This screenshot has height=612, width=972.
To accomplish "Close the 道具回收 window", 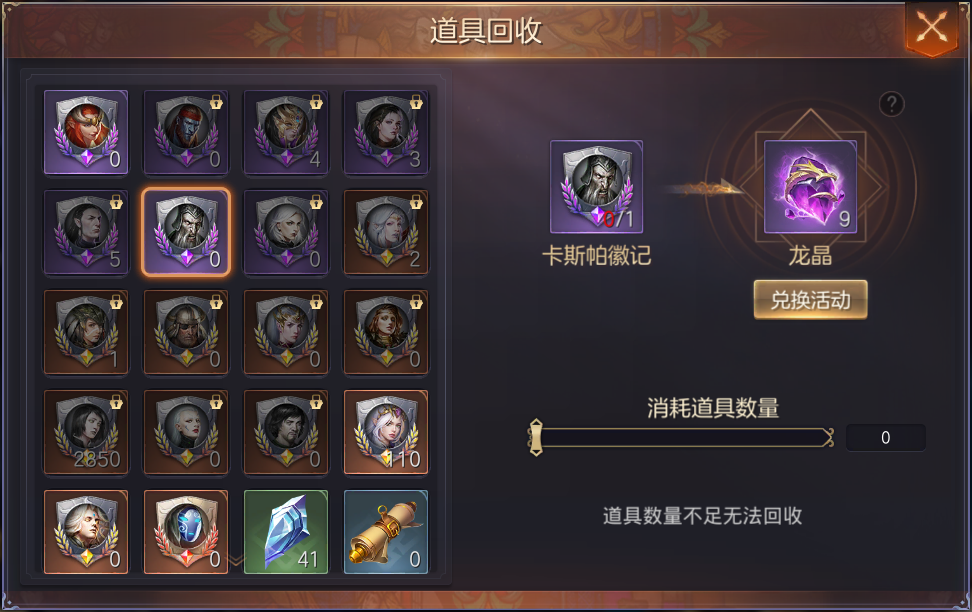I will (931, 27).
